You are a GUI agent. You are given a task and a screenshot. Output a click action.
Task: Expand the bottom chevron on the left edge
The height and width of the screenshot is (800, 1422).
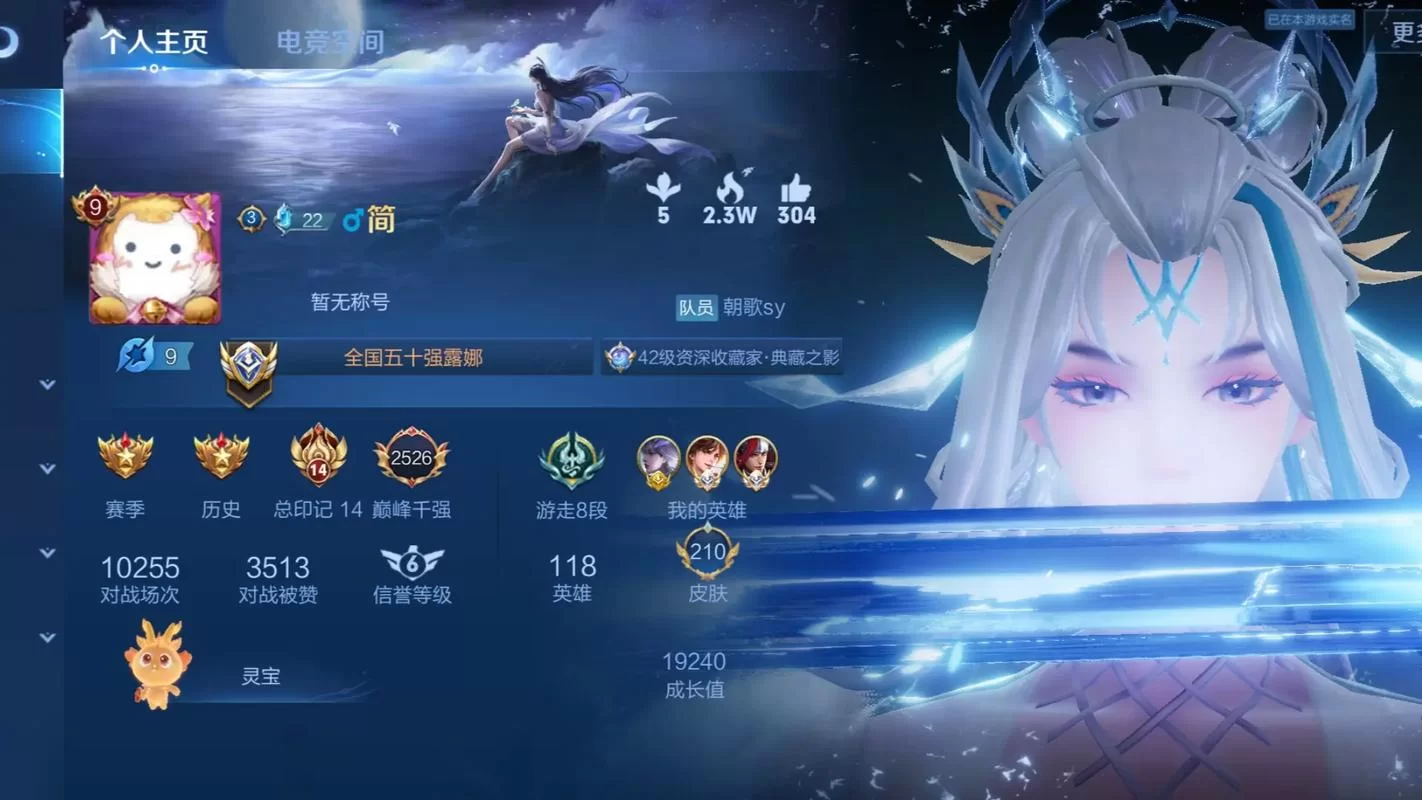coord(45,637)
